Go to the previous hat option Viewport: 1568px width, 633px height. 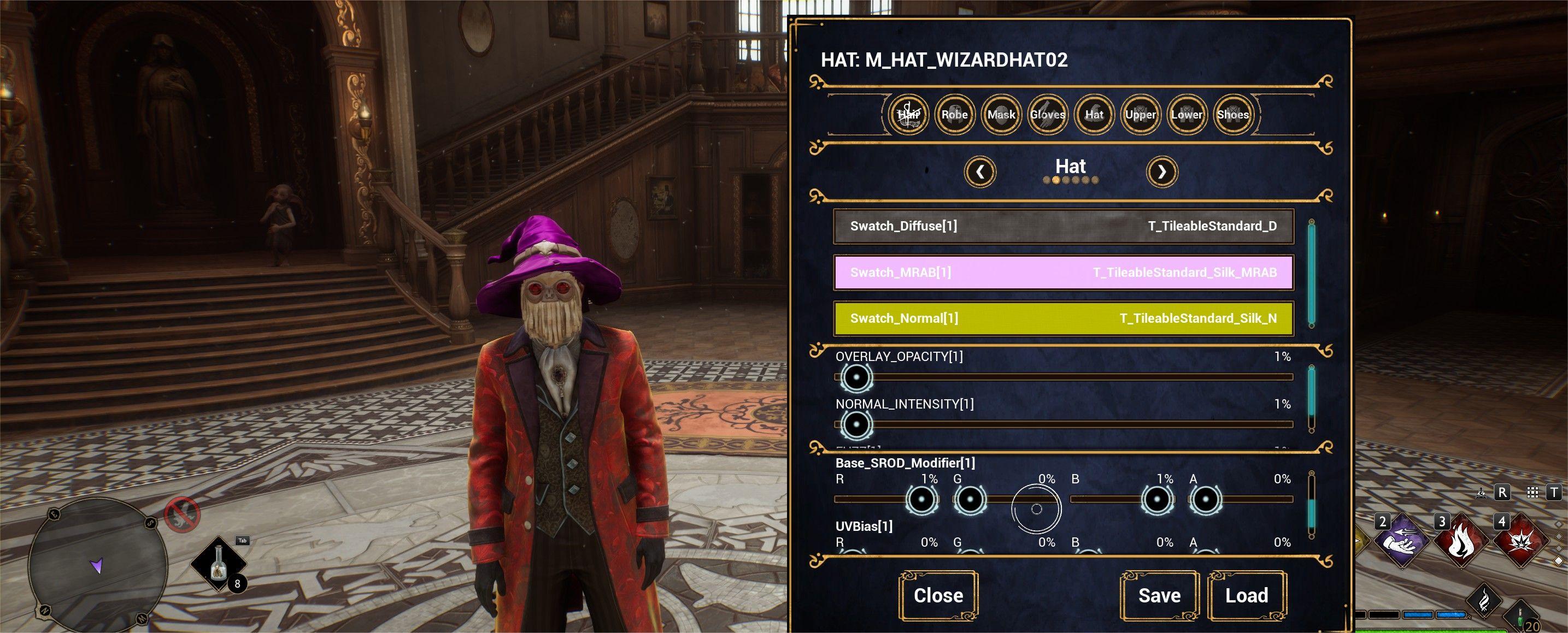coord(980,172)
